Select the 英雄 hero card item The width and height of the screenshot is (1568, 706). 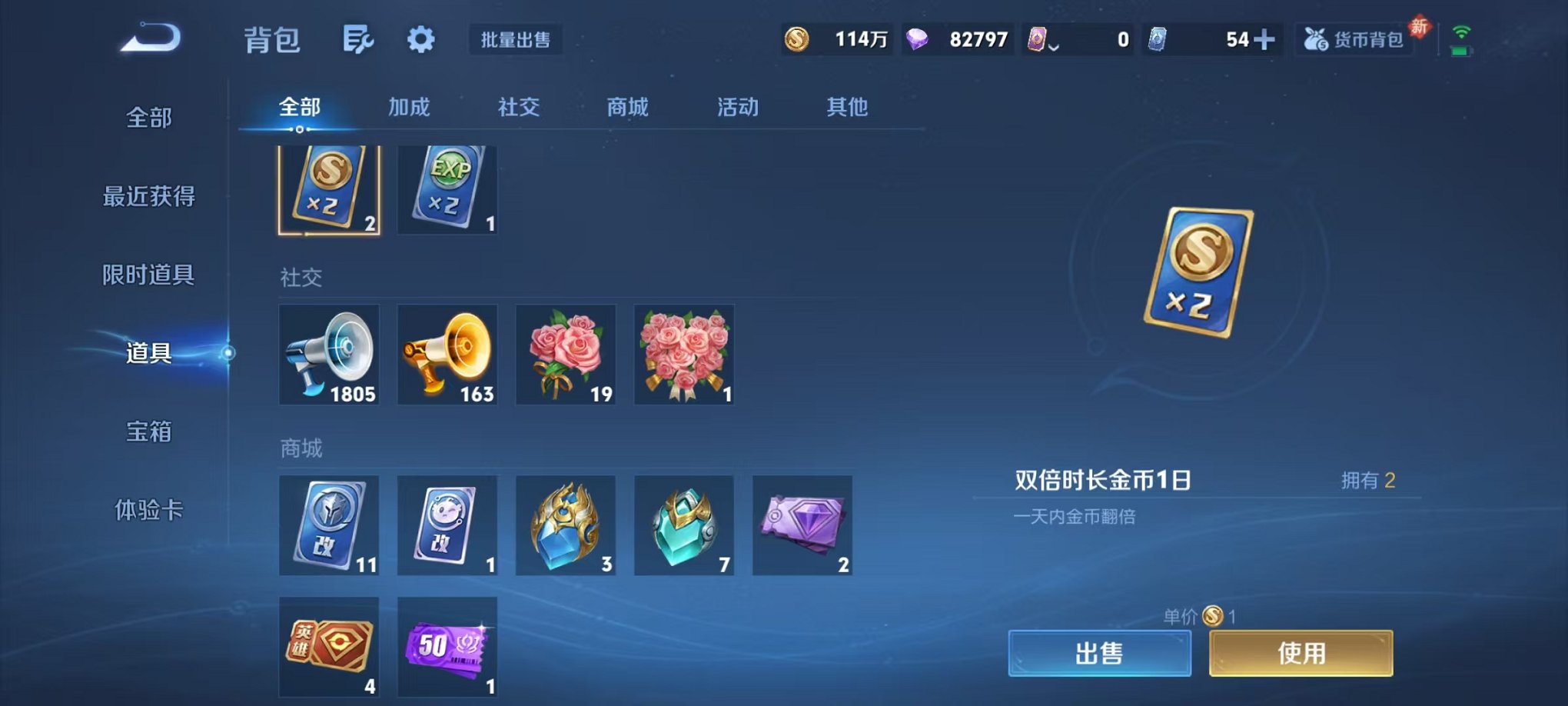pos(329,646)
